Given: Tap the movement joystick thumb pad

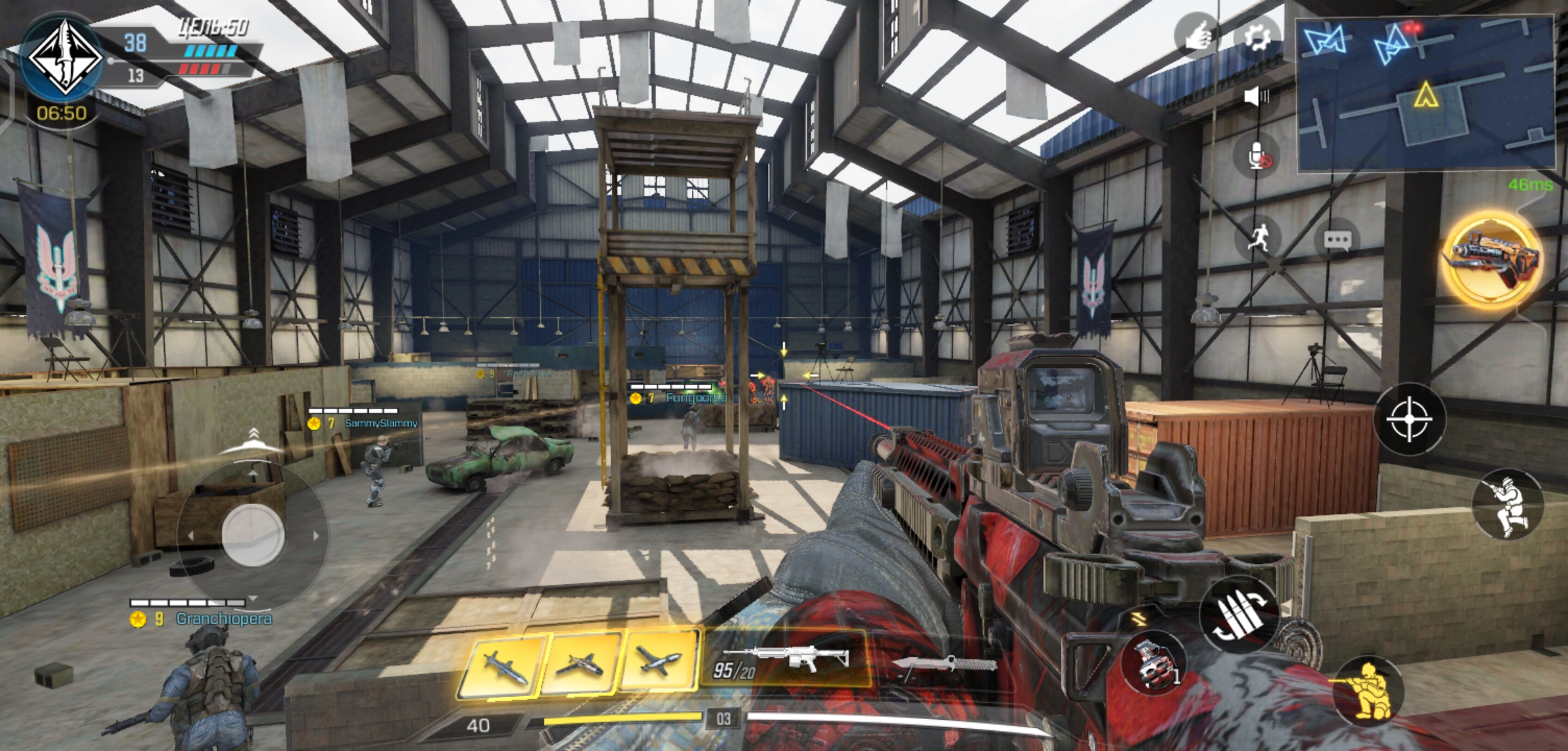Looking at the screenshot, I should (252, 535).
